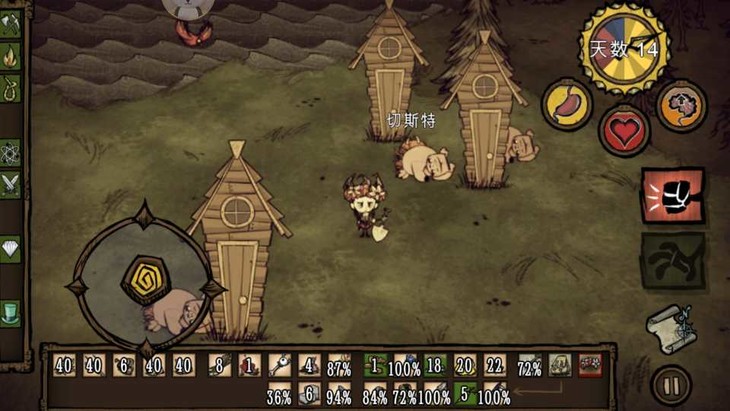
Task: Open the Survival rope-trap crafting tab
Action: pos(10,92)
